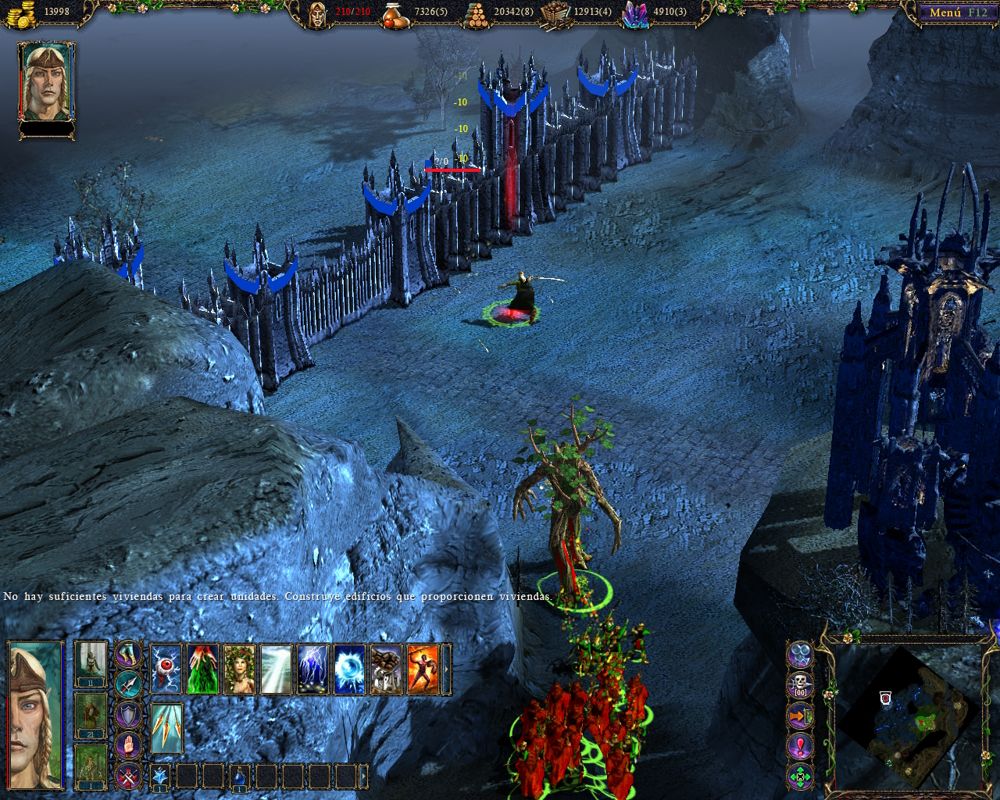Toggle the skull button beside minimap

click(800, 686)
